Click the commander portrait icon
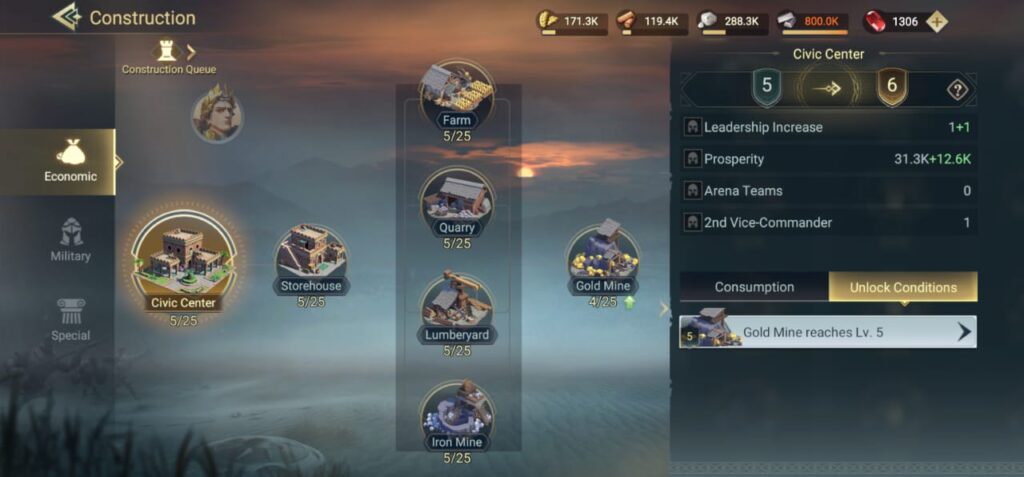 (217, 114)
